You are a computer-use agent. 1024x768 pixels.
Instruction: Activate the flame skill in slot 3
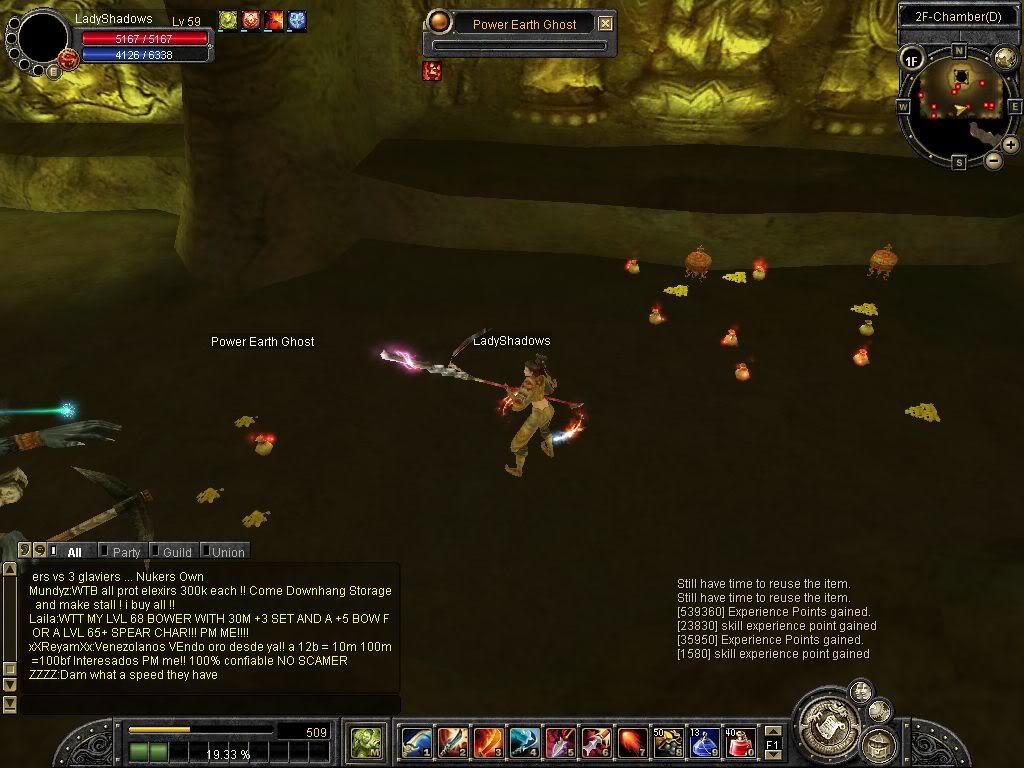488,743
